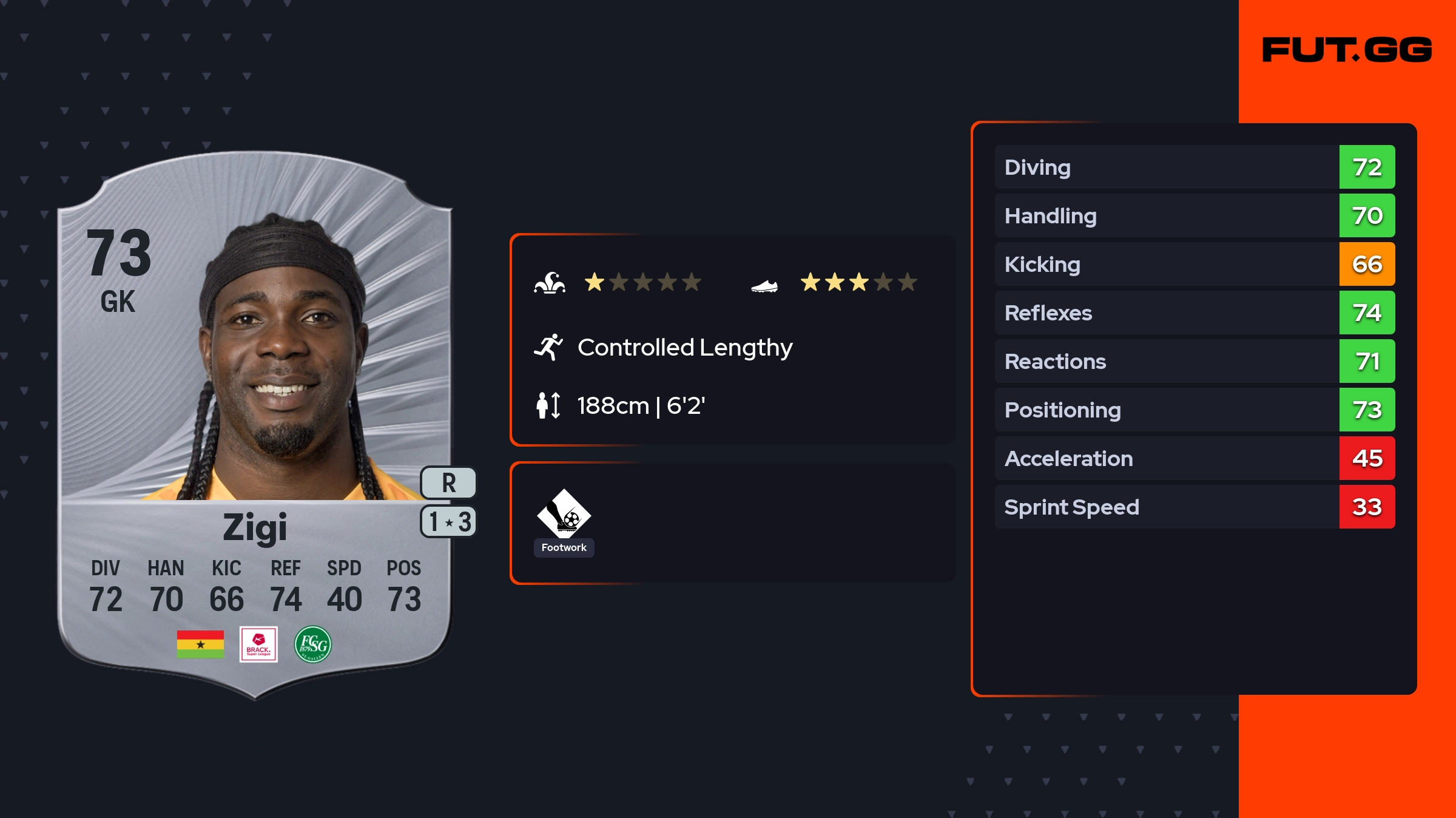
Task: Select the Zigi goalkeeper player card
Action: pos(255,425)
